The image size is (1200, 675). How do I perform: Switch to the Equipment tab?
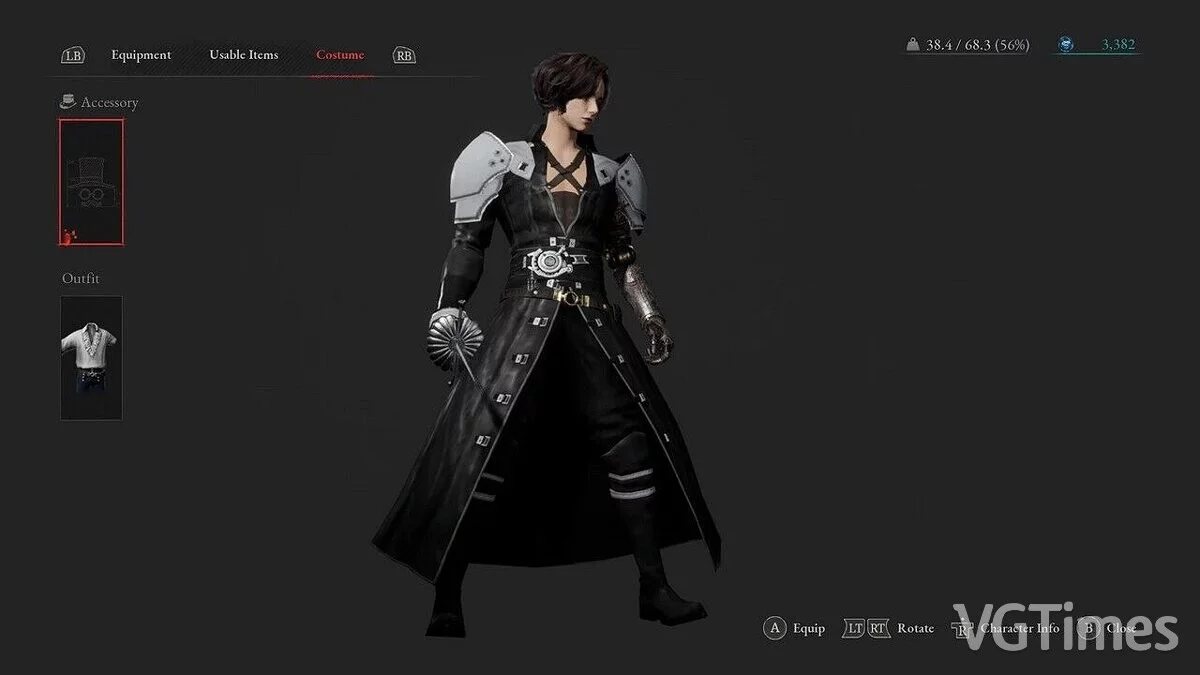[141, 55]
